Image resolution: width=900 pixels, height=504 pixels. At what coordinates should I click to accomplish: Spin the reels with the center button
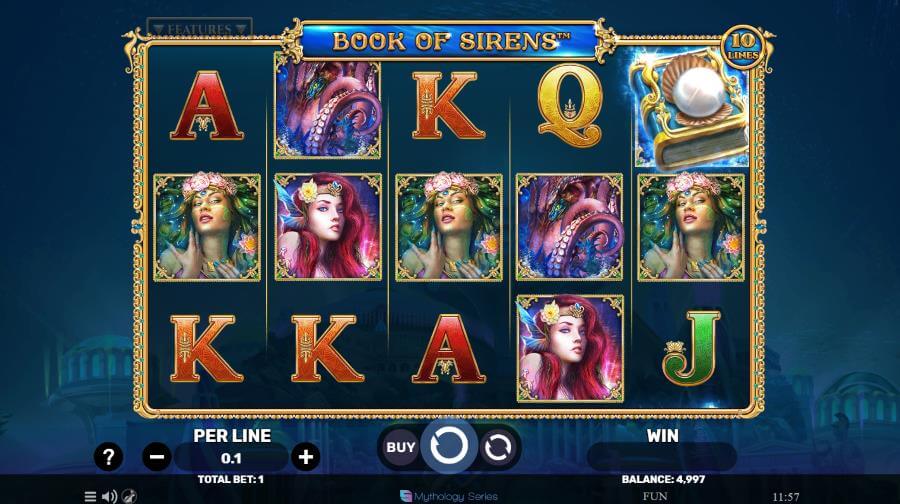pos(449,446)
